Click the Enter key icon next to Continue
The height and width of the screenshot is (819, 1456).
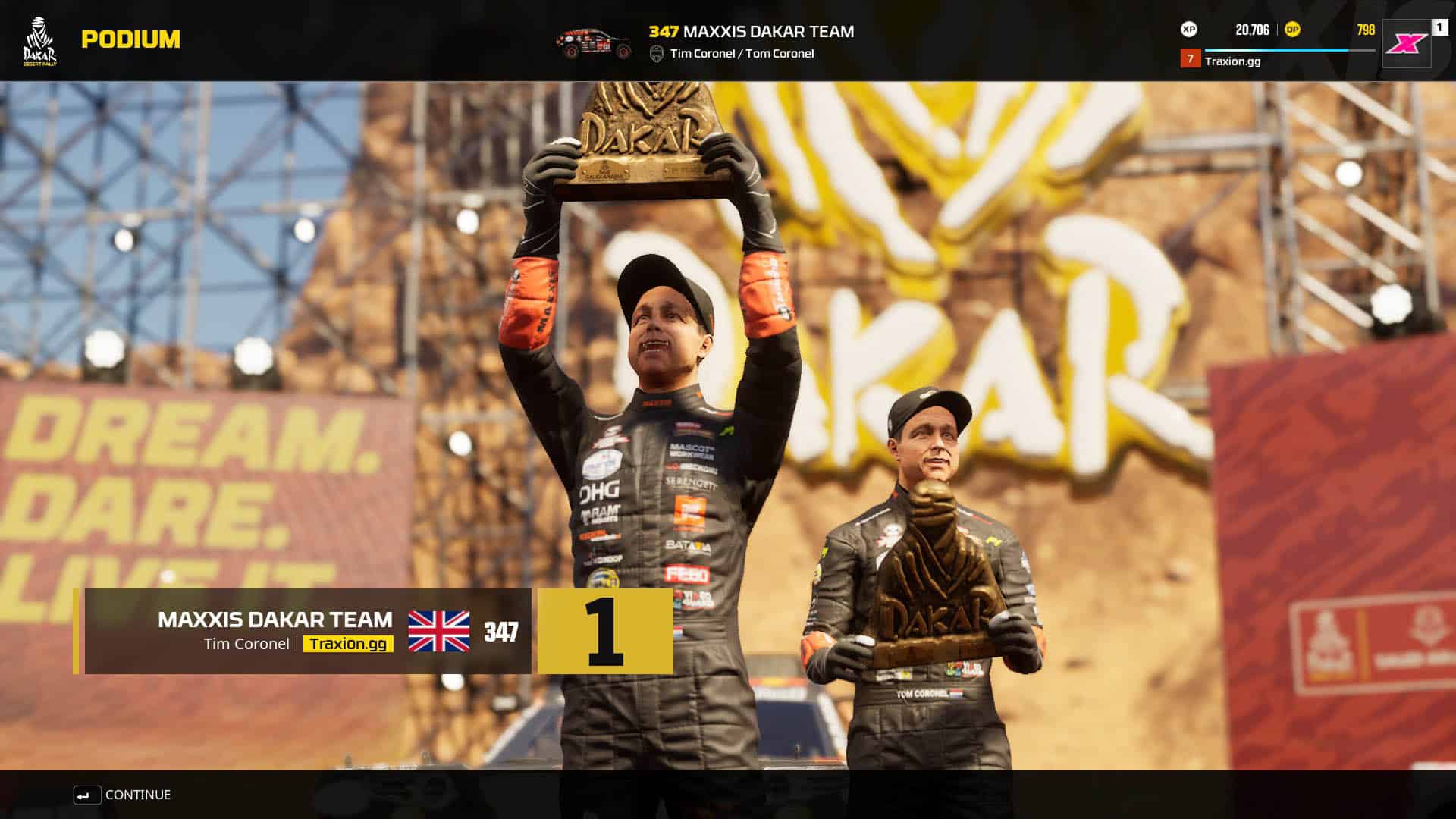pos(86,795)
